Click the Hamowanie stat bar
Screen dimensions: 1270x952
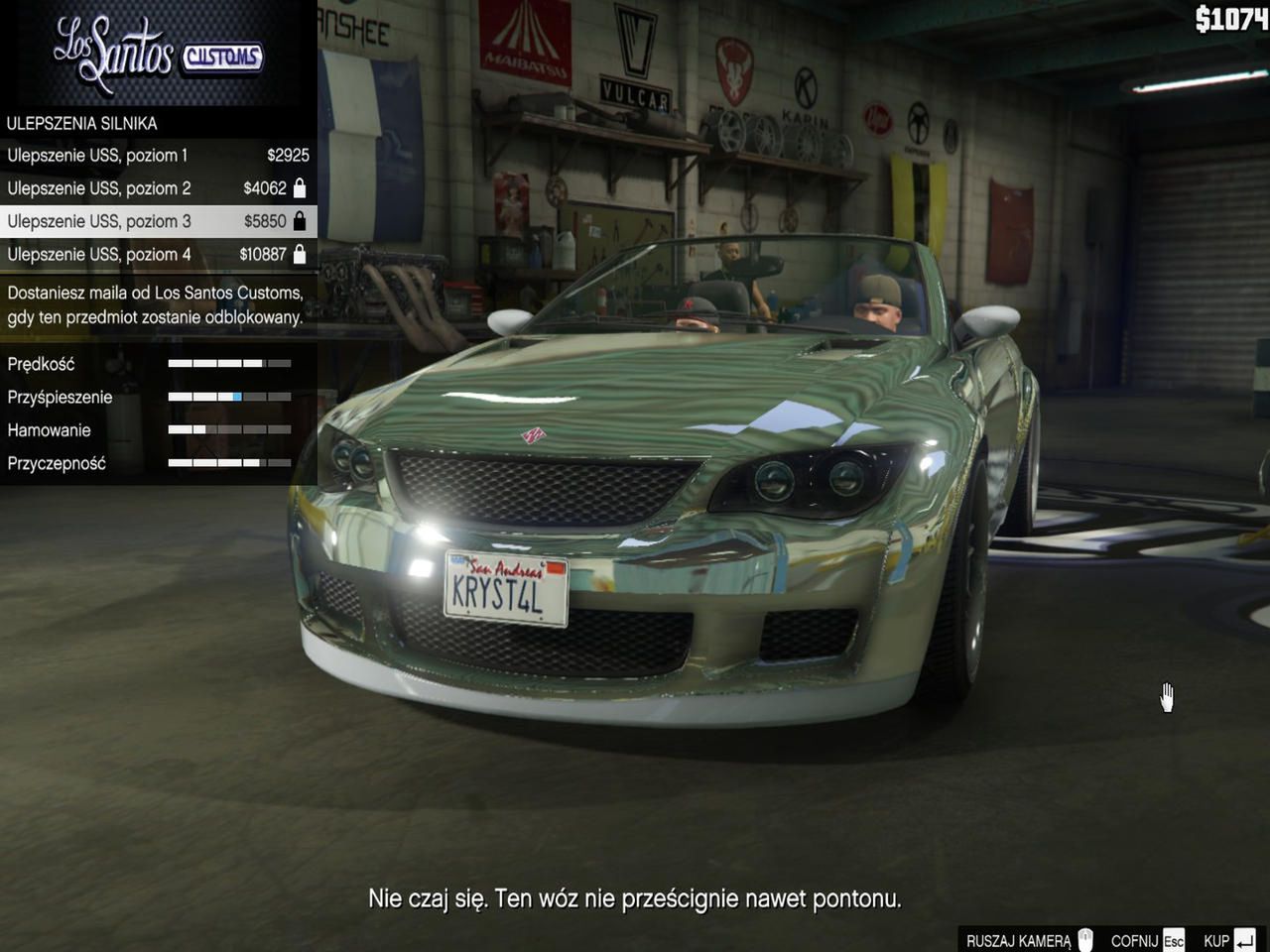[x=229, y=429]
